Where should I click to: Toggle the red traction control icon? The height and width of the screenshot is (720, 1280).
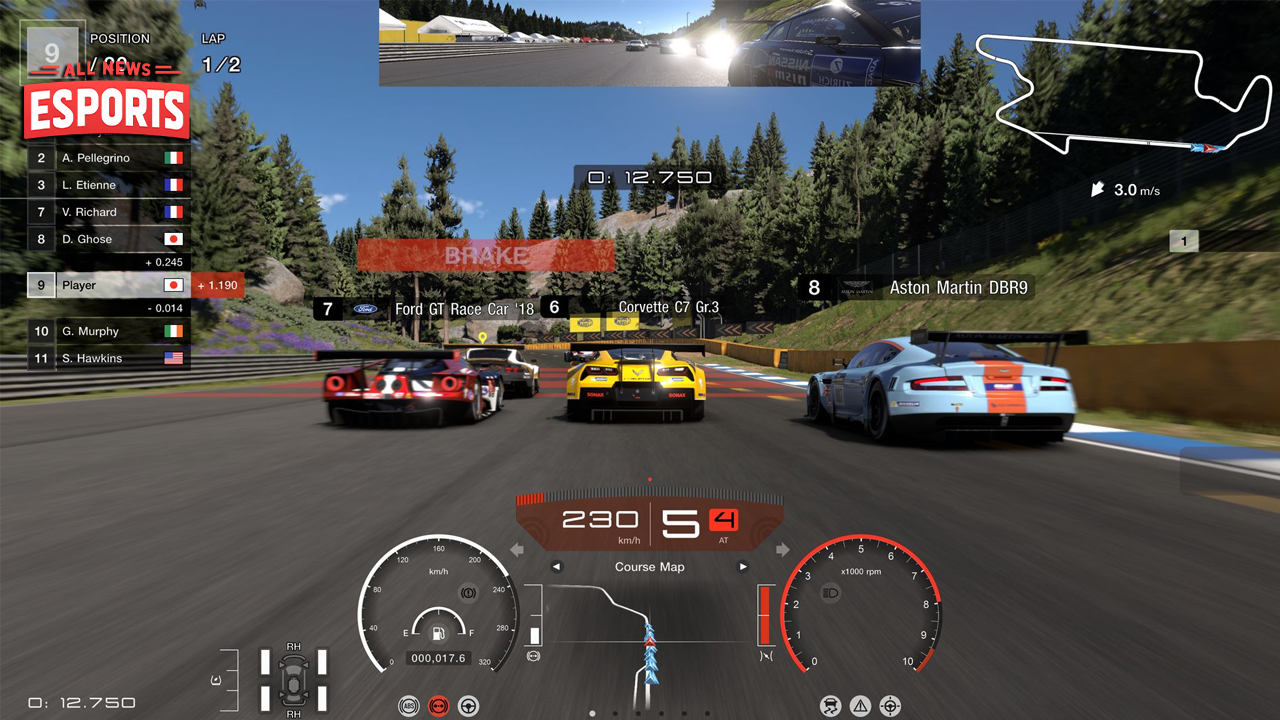tap(437, 706)
